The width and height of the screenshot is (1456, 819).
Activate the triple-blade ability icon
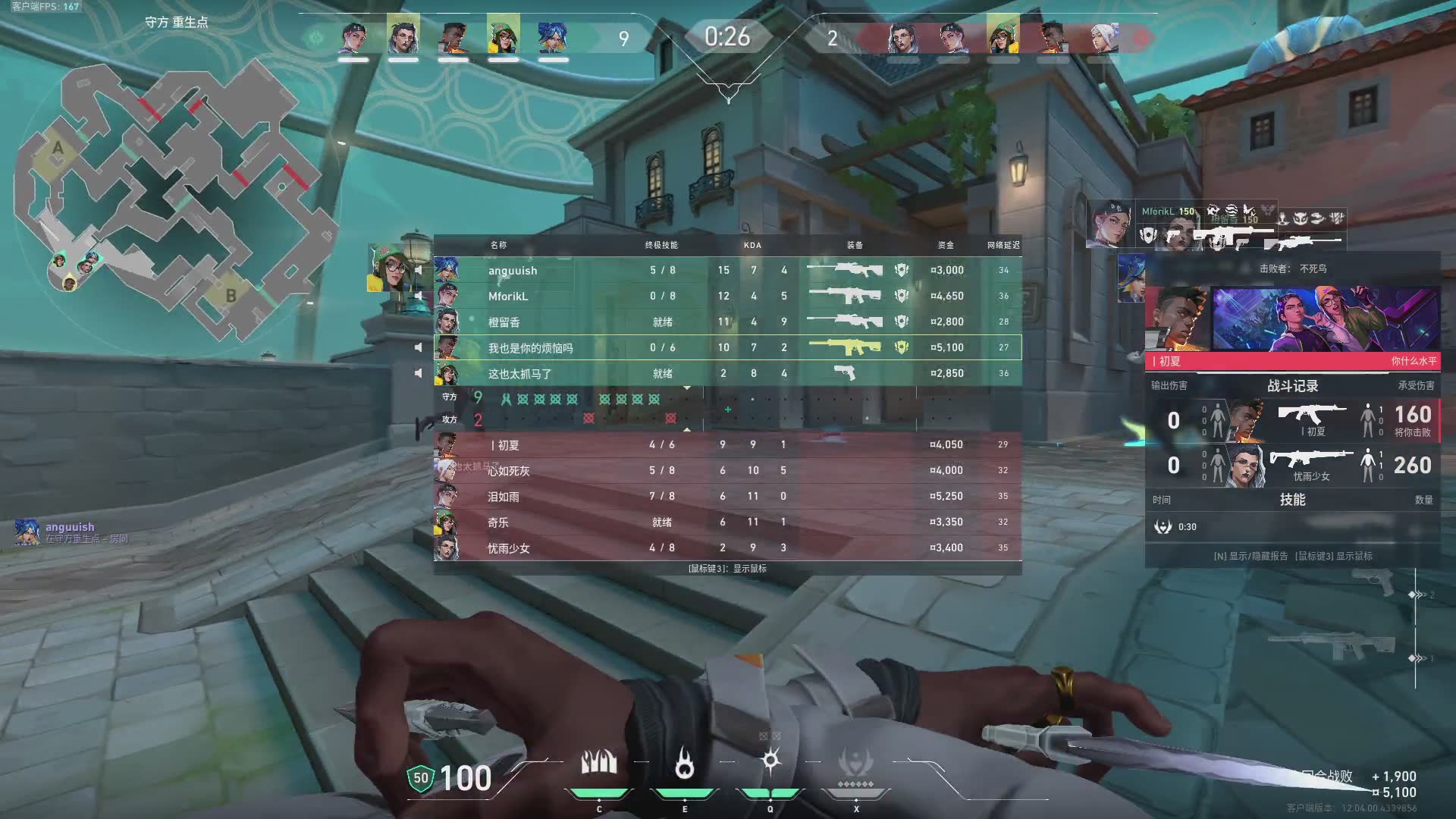pos(598,762)
